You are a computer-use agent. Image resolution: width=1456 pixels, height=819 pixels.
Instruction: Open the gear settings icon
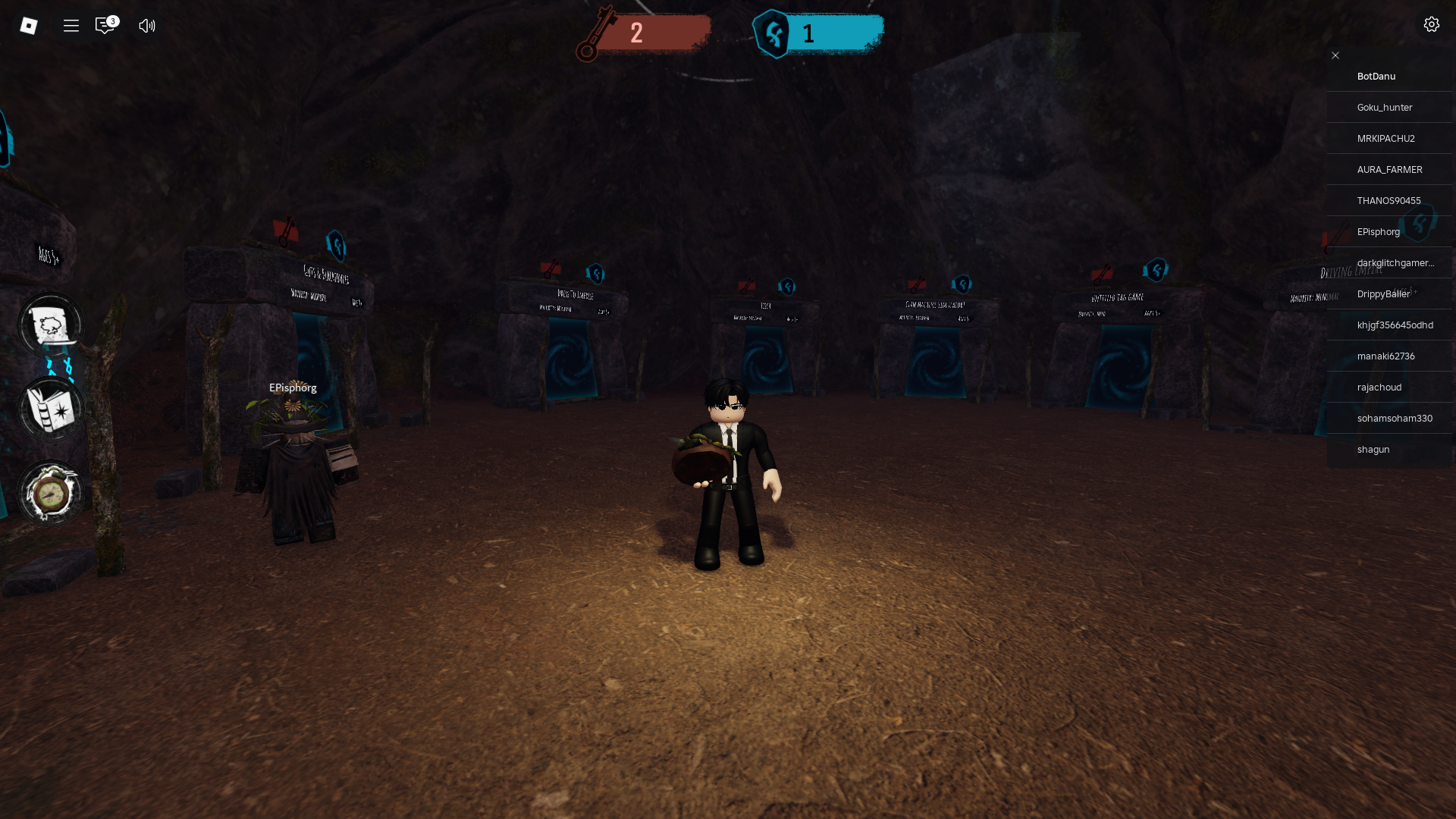pyautogui.click(x=1431, y=25)
